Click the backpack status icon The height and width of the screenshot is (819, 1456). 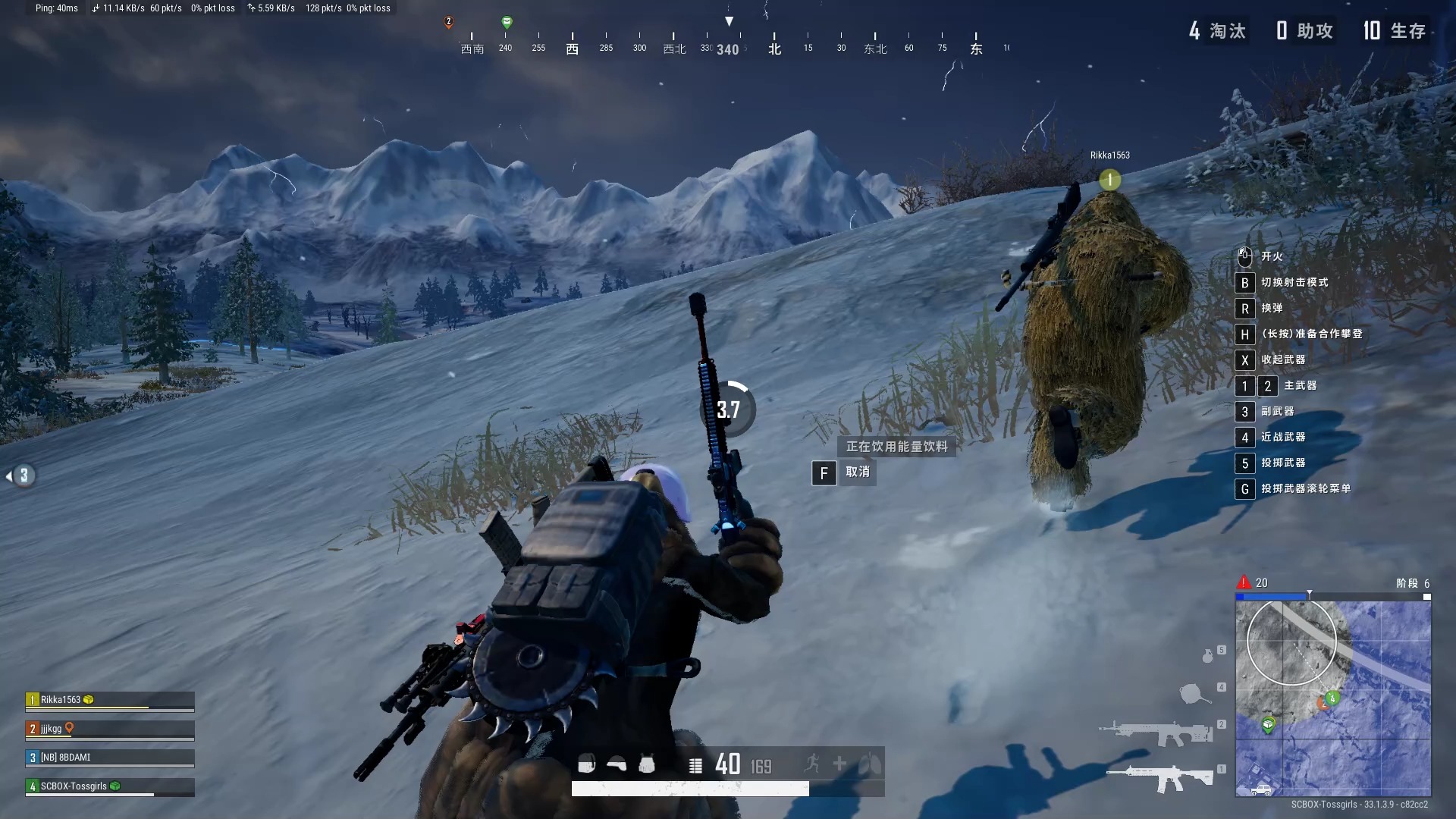pos(586,764)
